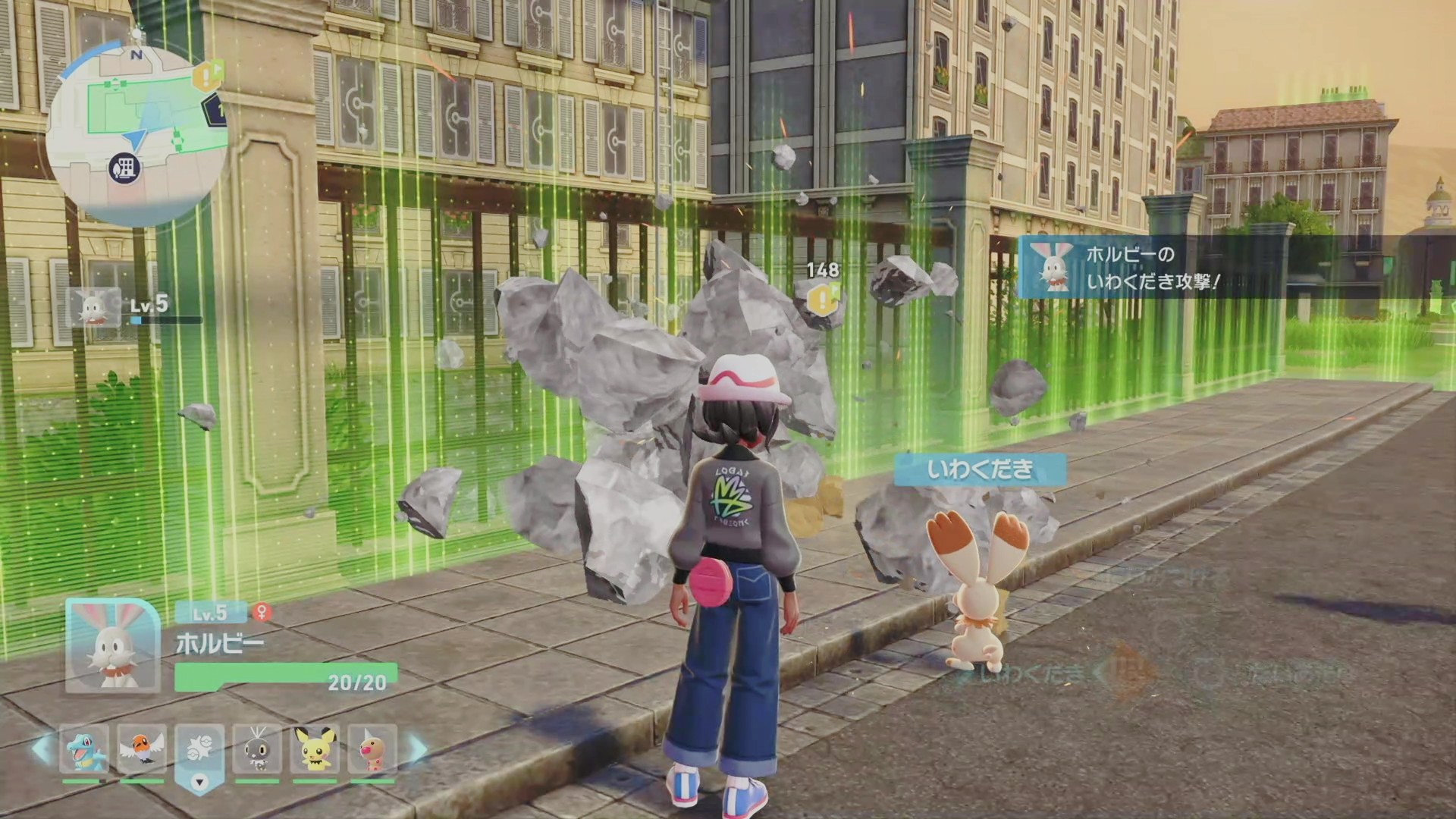Choose Fletchling from the party lineup
Image resolution: width=1456 pixels, height=819 pixels.
(x=142, y=748)
